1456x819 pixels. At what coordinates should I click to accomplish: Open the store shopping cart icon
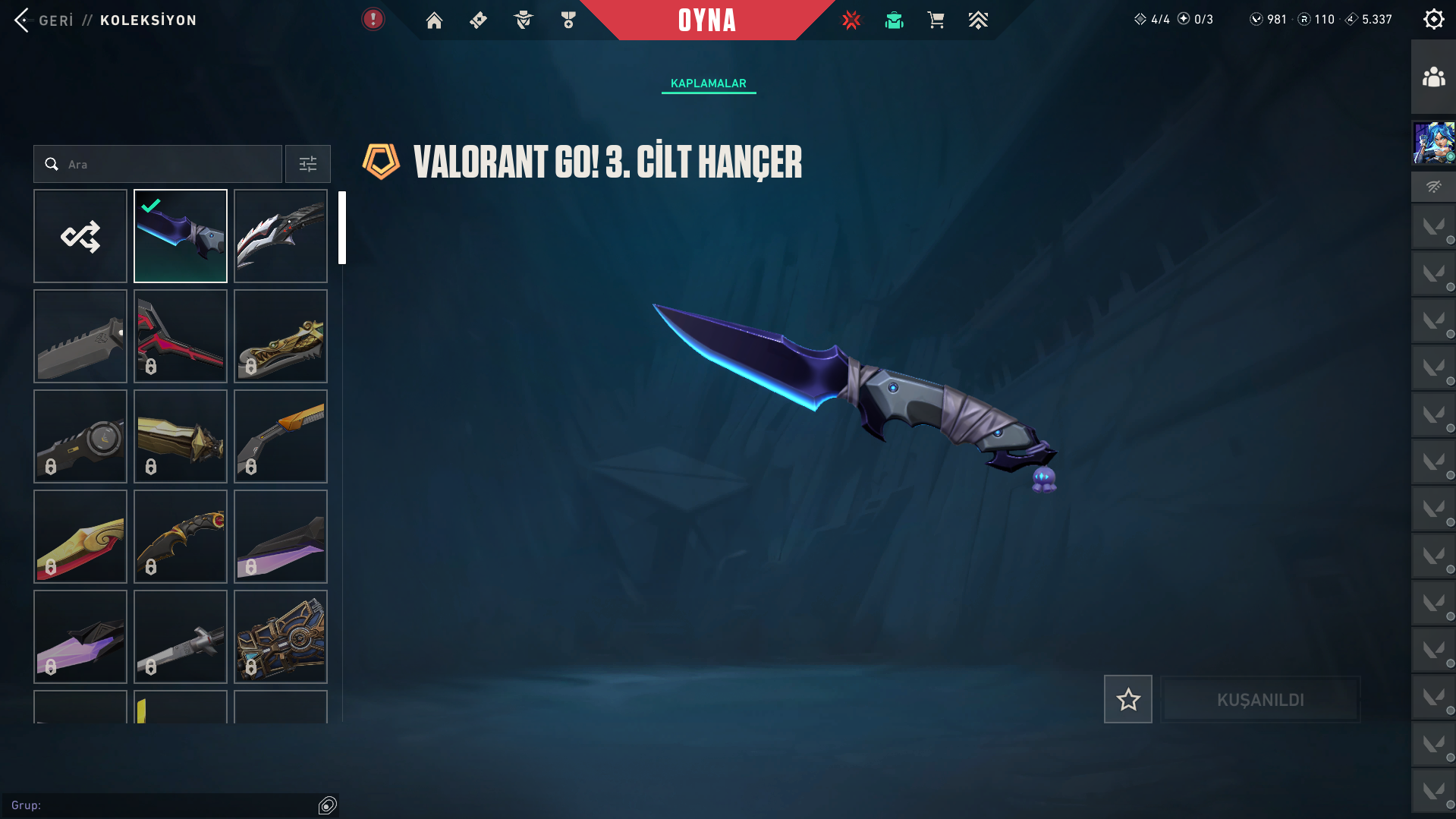[936, 20]
